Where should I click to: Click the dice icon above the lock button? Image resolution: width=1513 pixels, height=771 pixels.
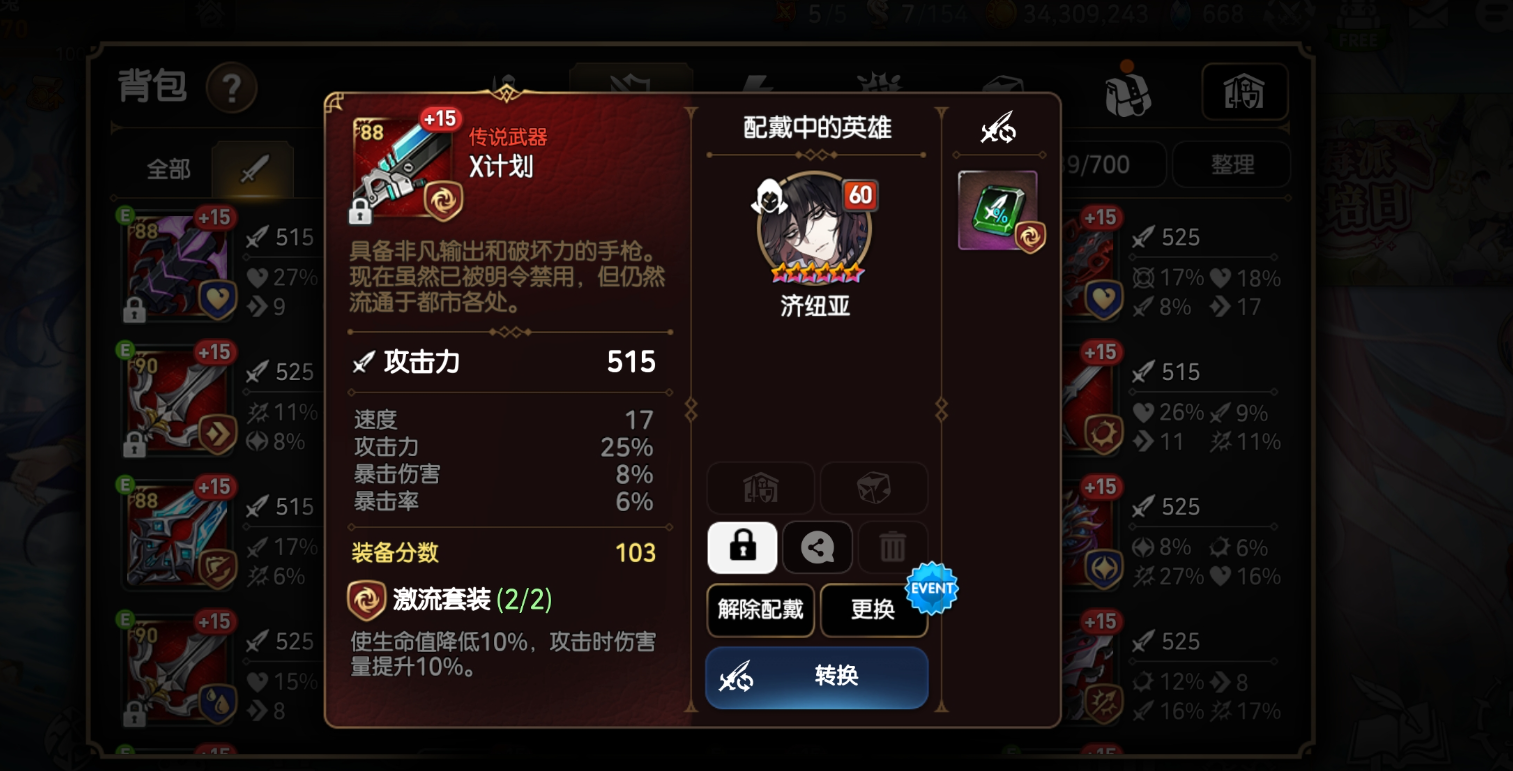pyautogui.click(x=874, y=488)
